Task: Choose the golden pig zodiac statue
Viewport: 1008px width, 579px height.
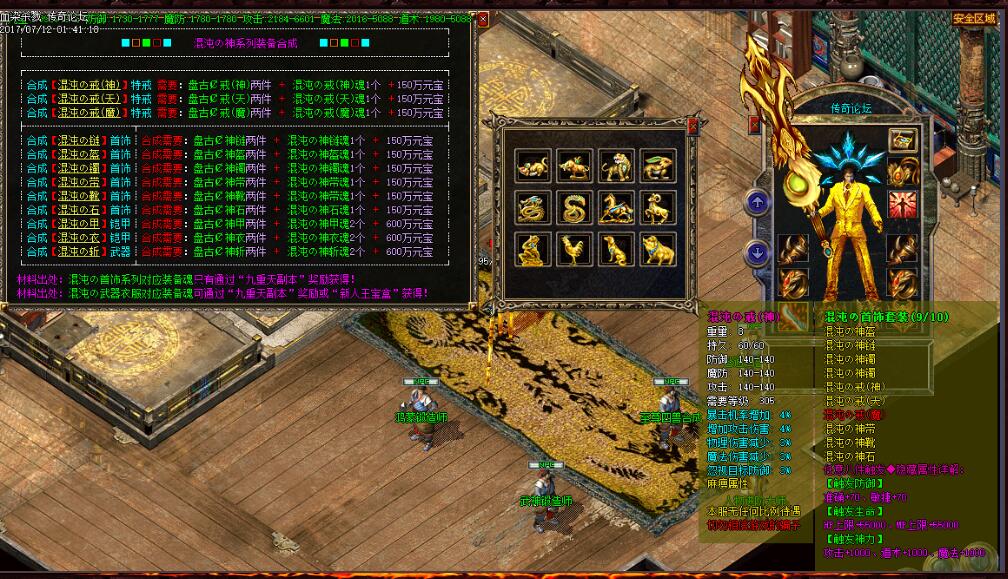Action: [657, 250]
